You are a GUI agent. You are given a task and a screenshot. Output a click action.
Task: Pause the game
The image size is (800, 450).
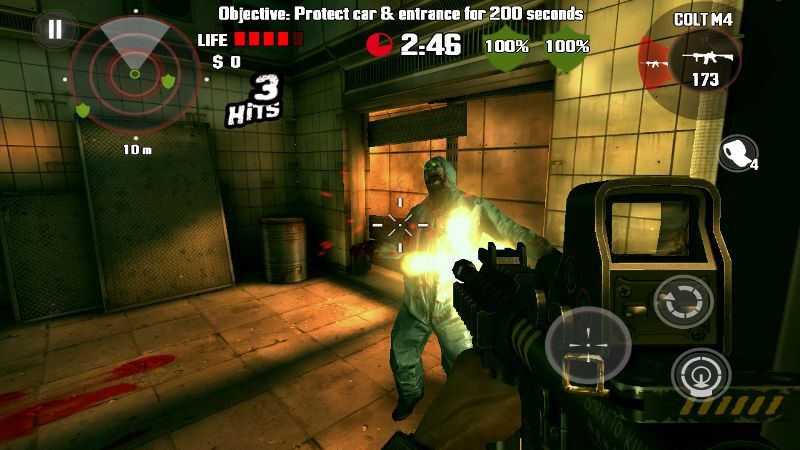click(x=55, y=29)
